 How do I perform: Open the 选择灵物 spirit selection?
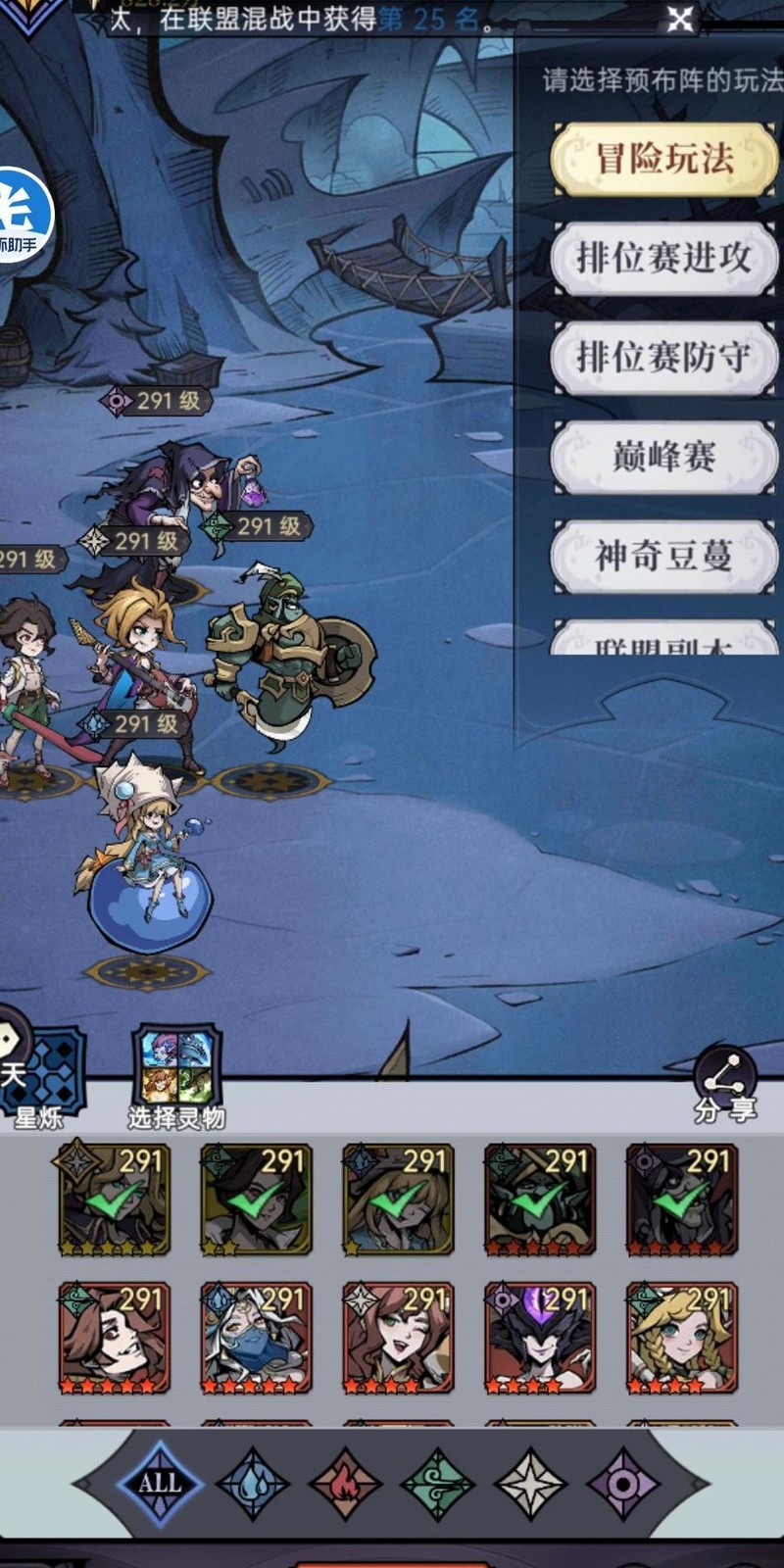[176, 1073]
